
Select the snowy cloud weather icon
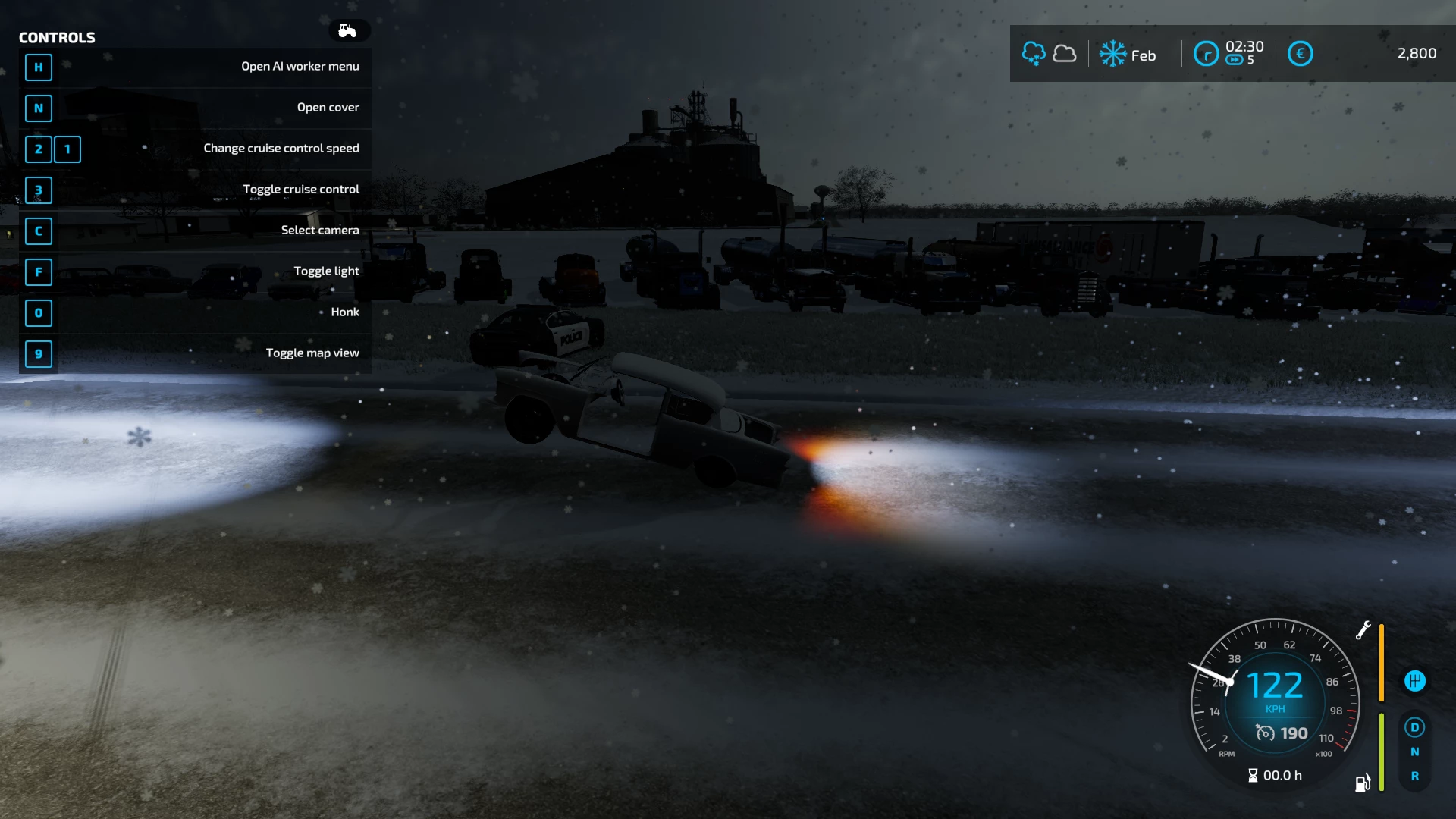coord(1034,54)
